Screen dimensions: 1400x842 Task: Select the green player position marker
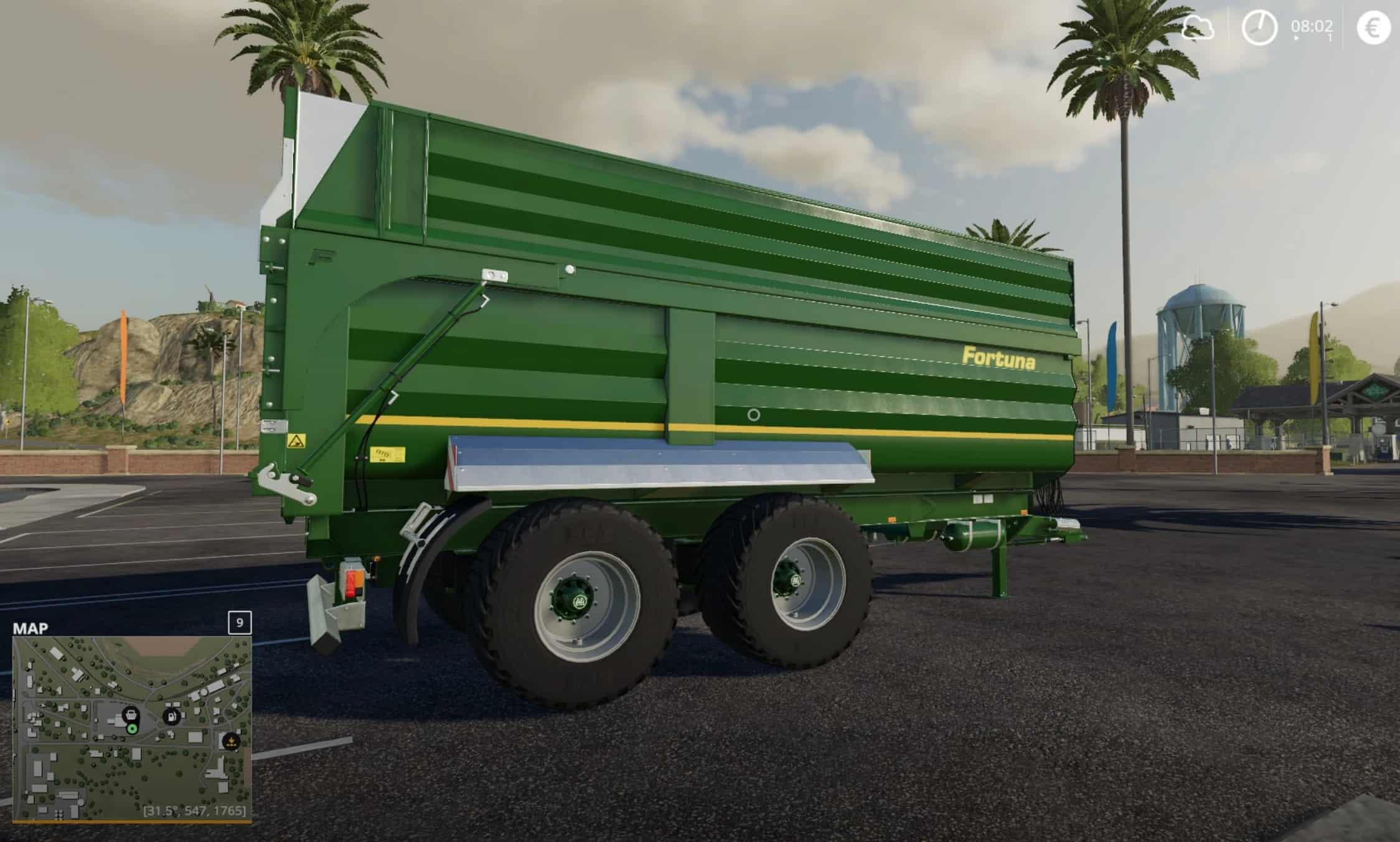pyautogui.click(x=132, y=729)
